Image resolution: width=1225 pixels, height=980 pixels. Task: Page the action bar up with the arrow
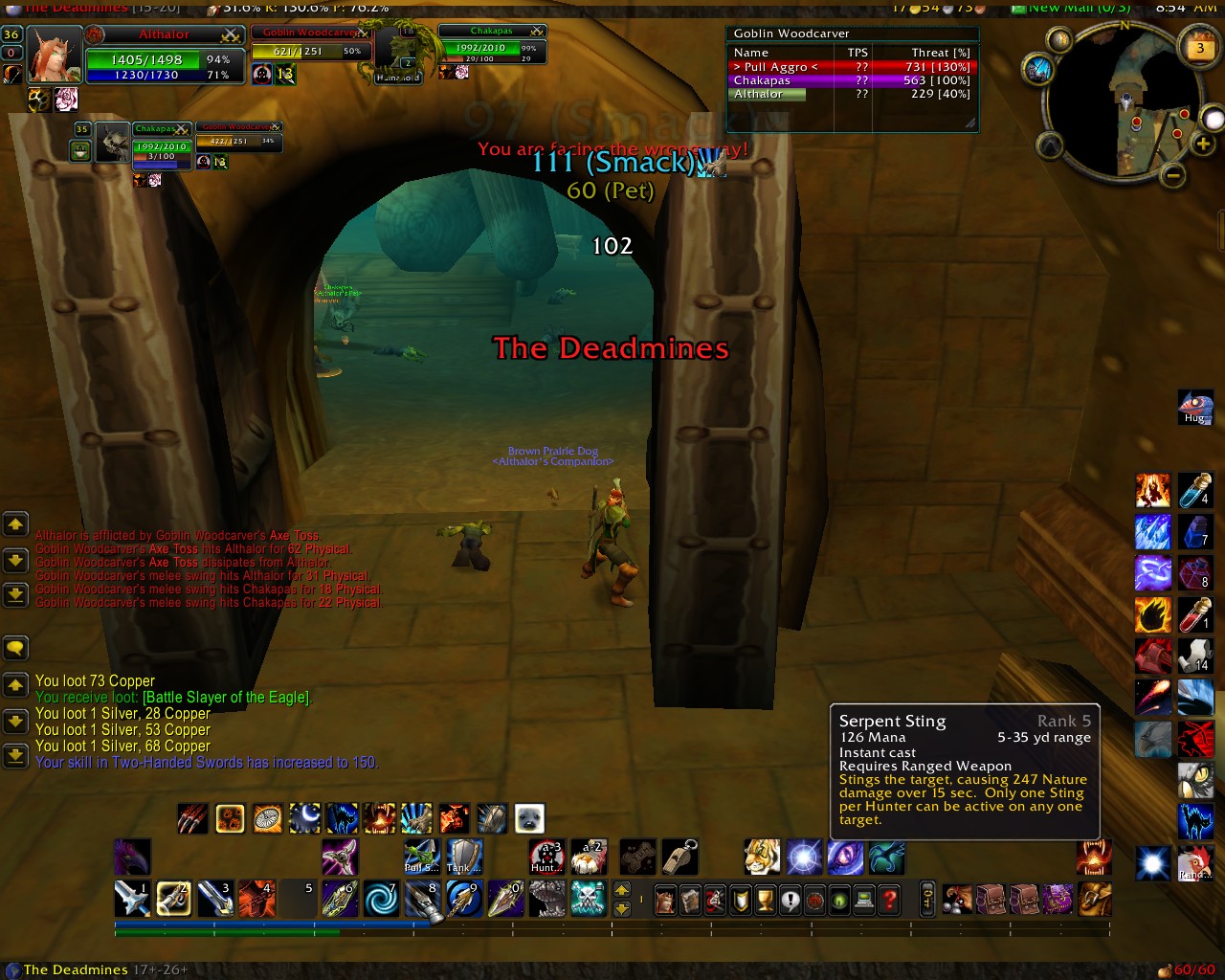click(622, 890)
